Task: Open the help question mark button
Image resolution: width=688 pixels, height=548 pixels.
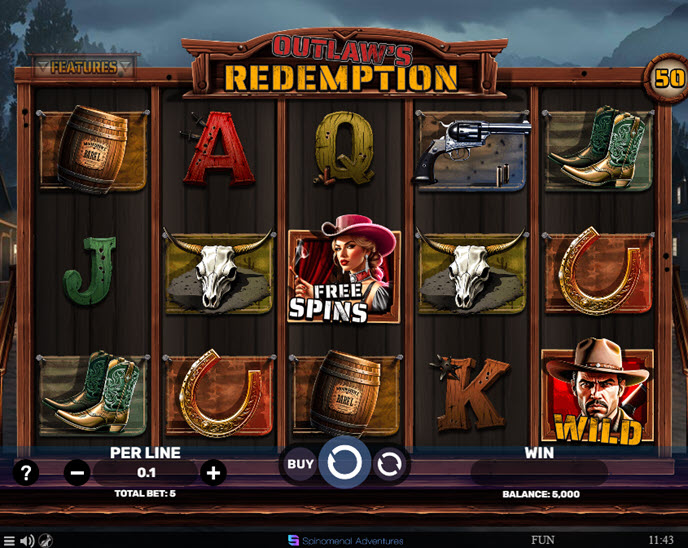Action: [x=26, y=472]
